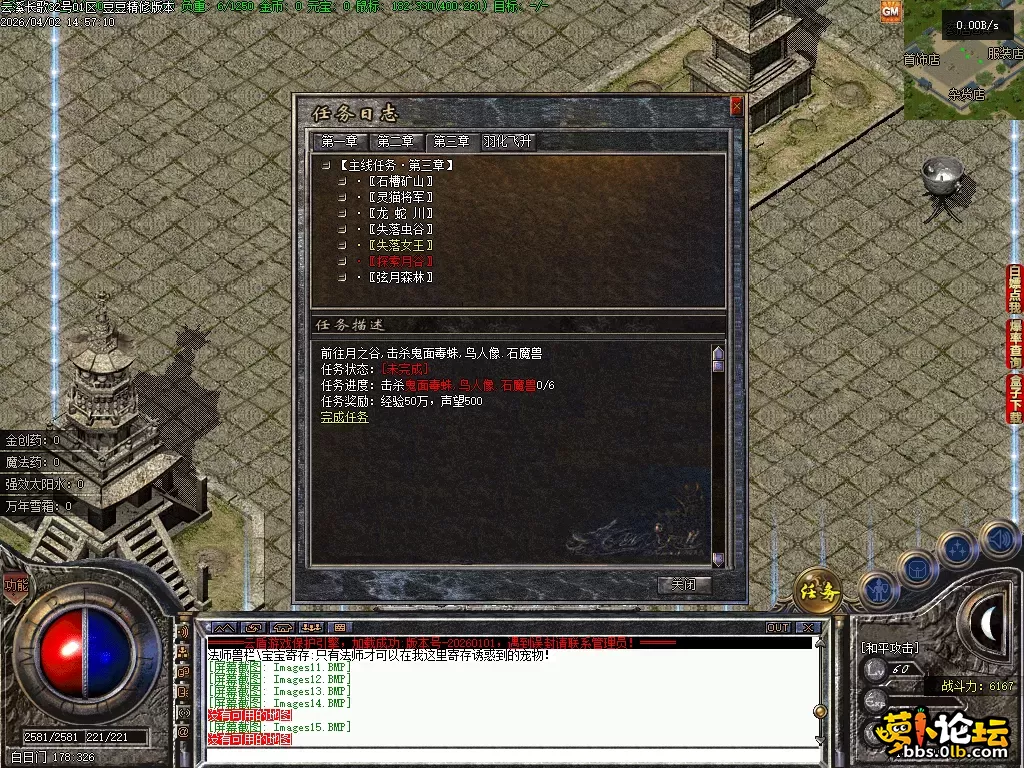Click the GM icon at top right
1024x768 pixels.
coord(891,11)
